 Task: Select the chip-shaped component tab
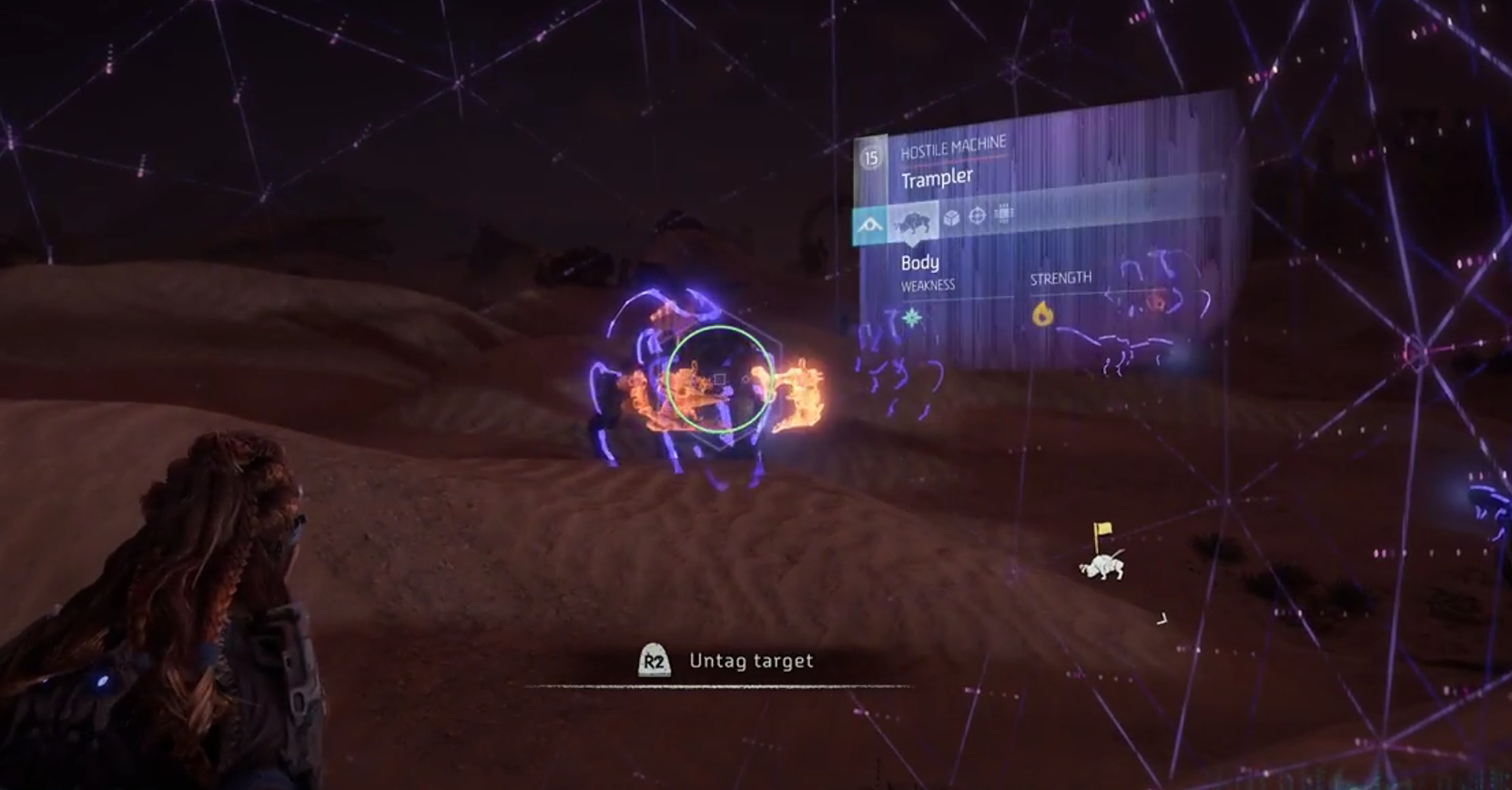(x=1004, y=214)
